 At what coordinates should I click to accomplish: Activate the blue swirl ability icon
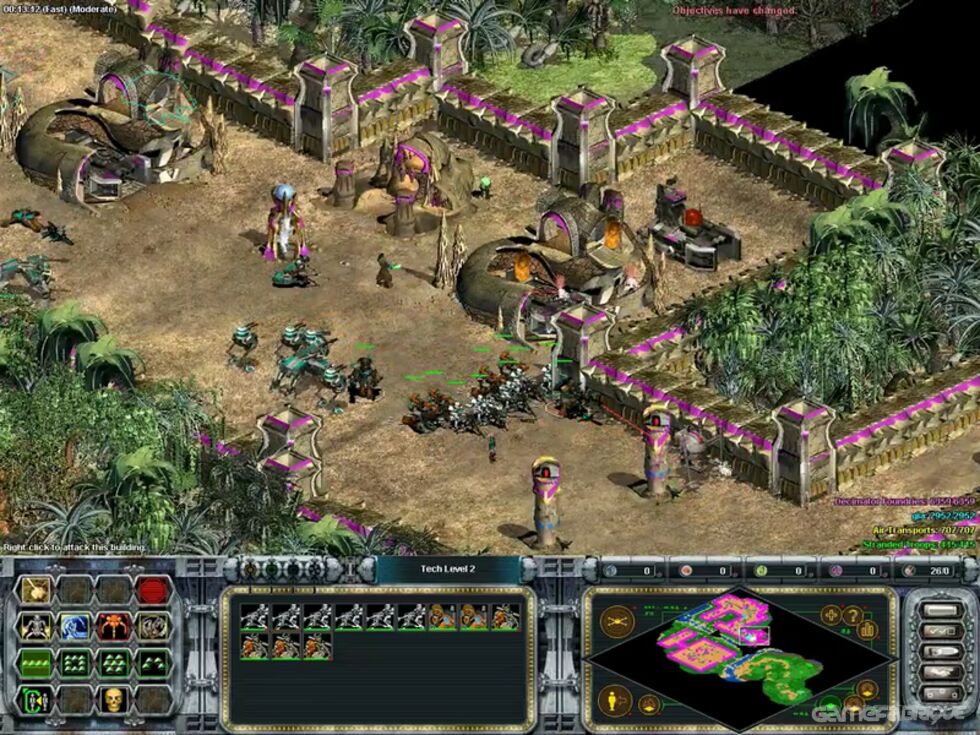click(75, 627)
